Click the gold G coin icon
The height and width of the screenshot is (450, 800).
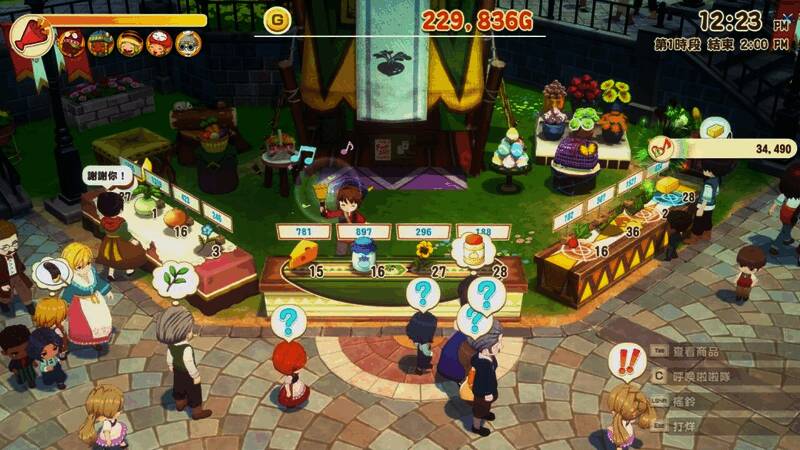point(276,20)
